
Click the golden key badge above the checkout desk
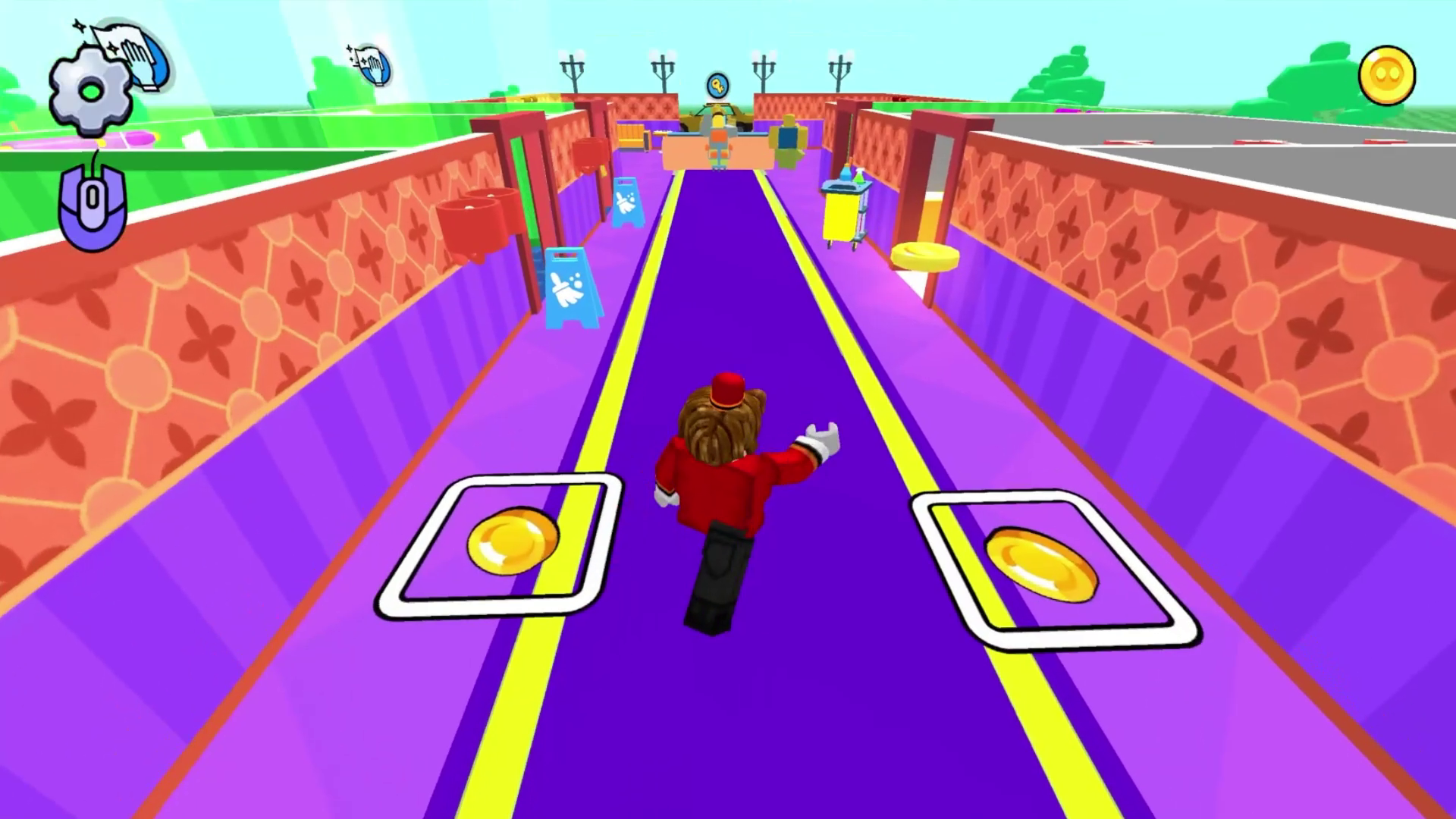point(717,86)
